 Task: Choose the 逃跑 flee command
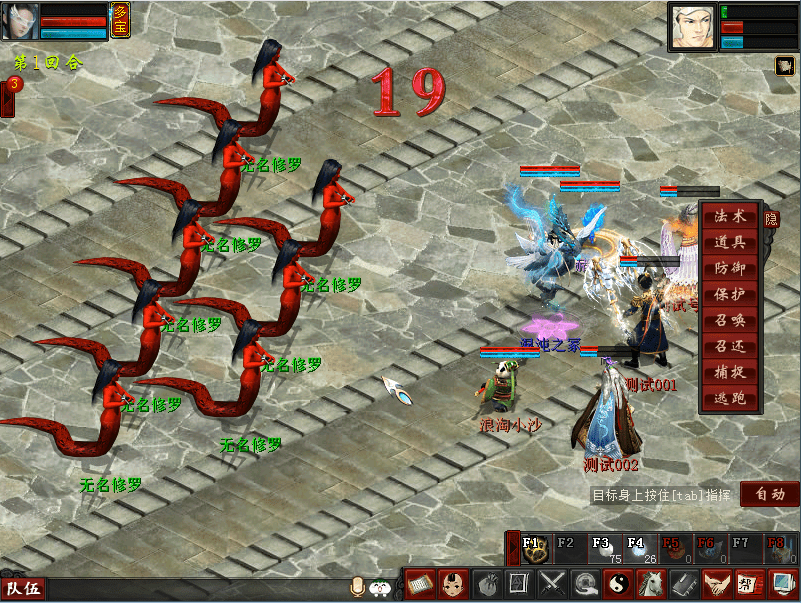[730, 398]
